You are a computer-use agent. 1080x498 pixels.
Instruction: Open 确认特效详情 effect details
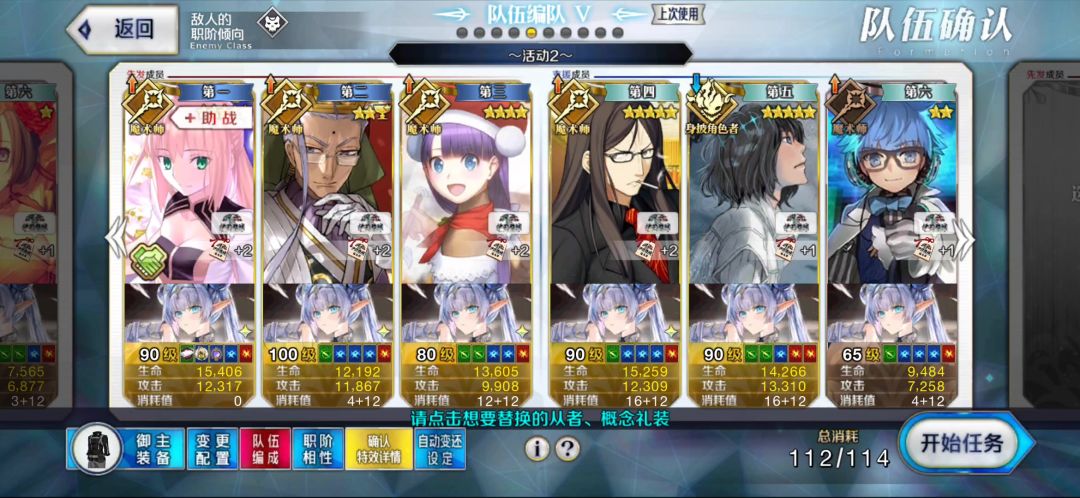(x=378, y=449)
